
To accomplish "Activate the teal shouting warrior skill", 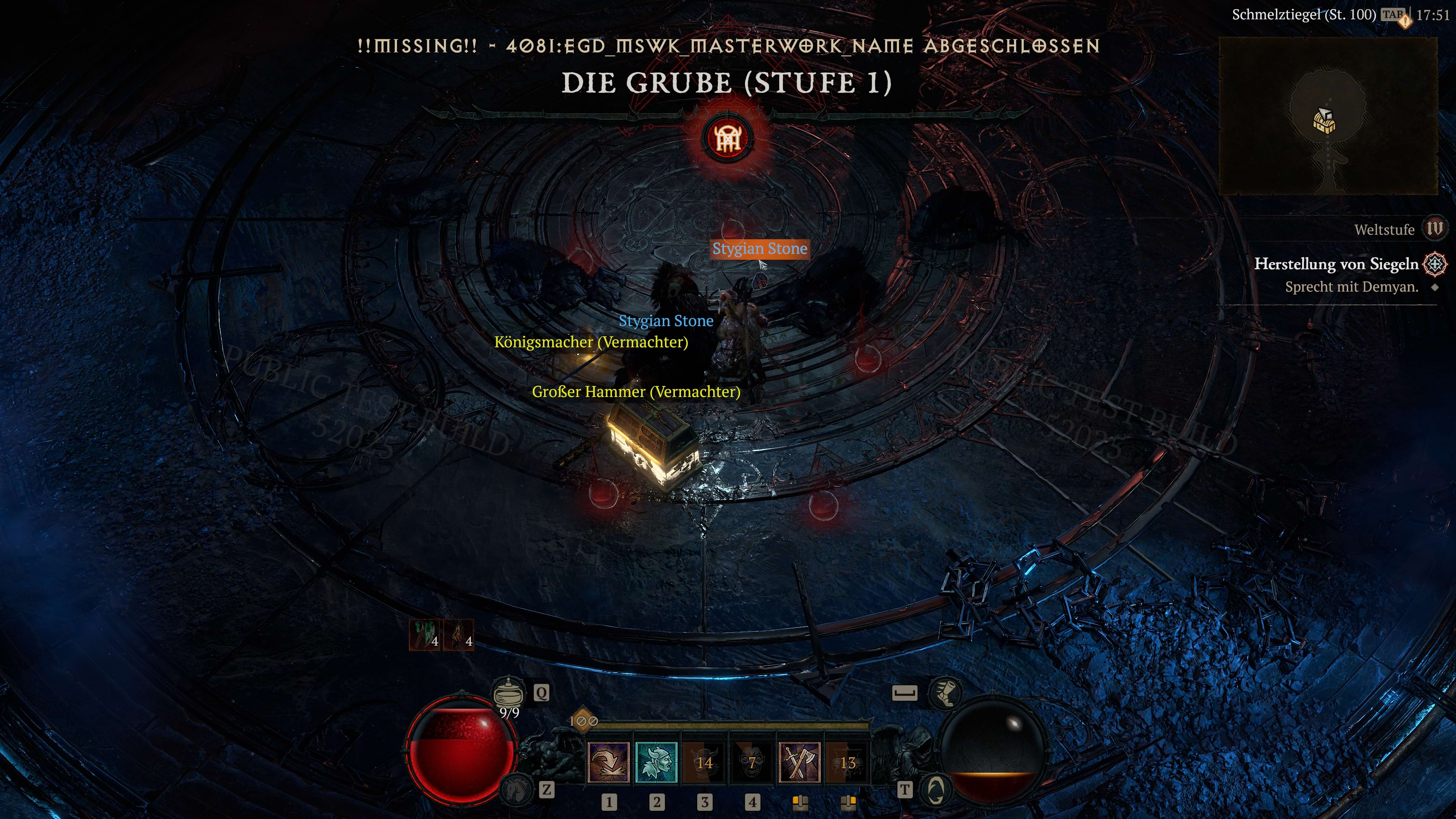I will pos(656,762).
